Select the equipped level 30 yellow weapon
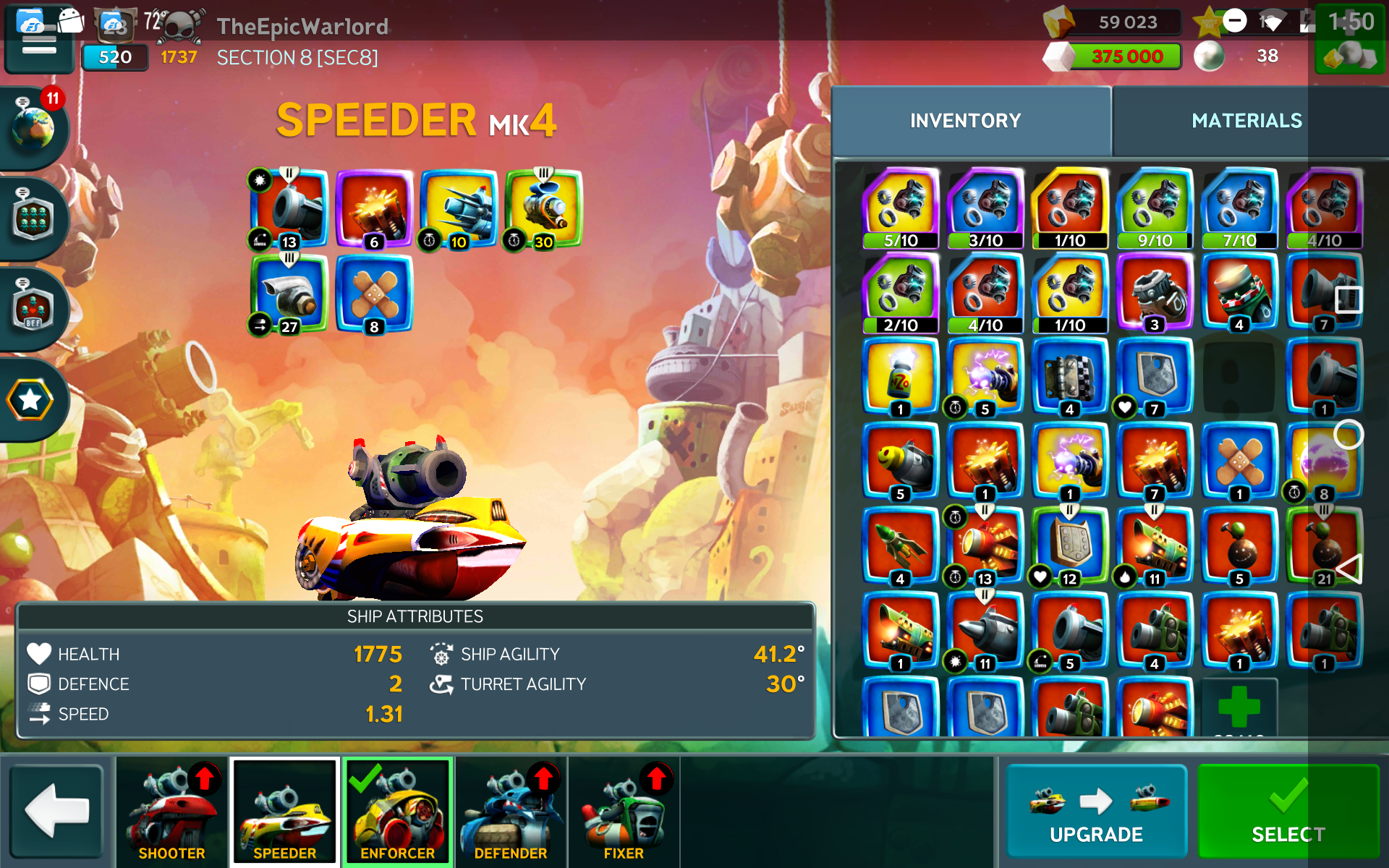1389x868 pixels. pyautogui.click(x=543, y=208)
